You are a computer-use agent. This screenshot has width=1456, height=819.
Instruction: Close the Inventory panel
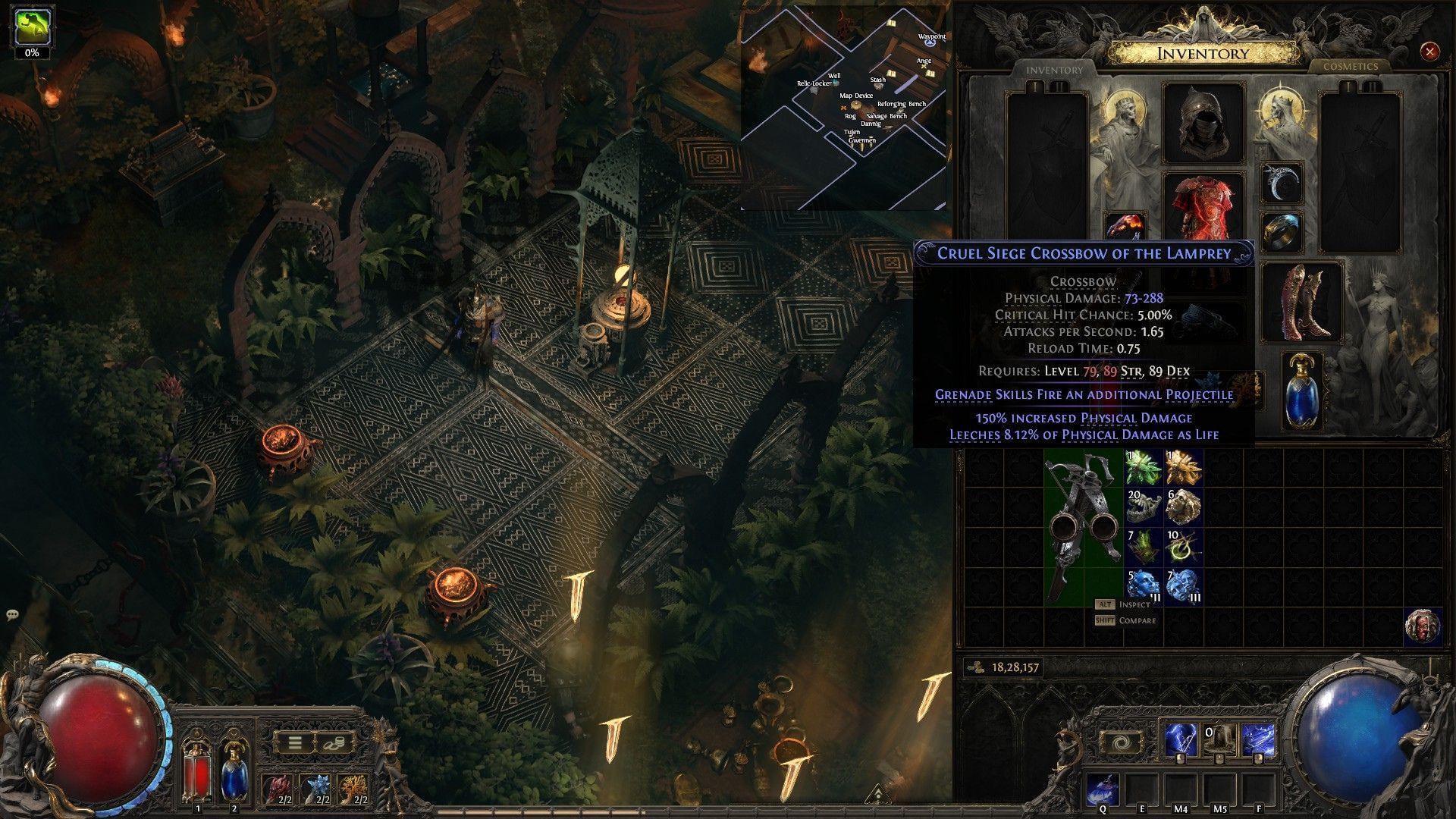pyautogui.click(x=1429, y=52)
